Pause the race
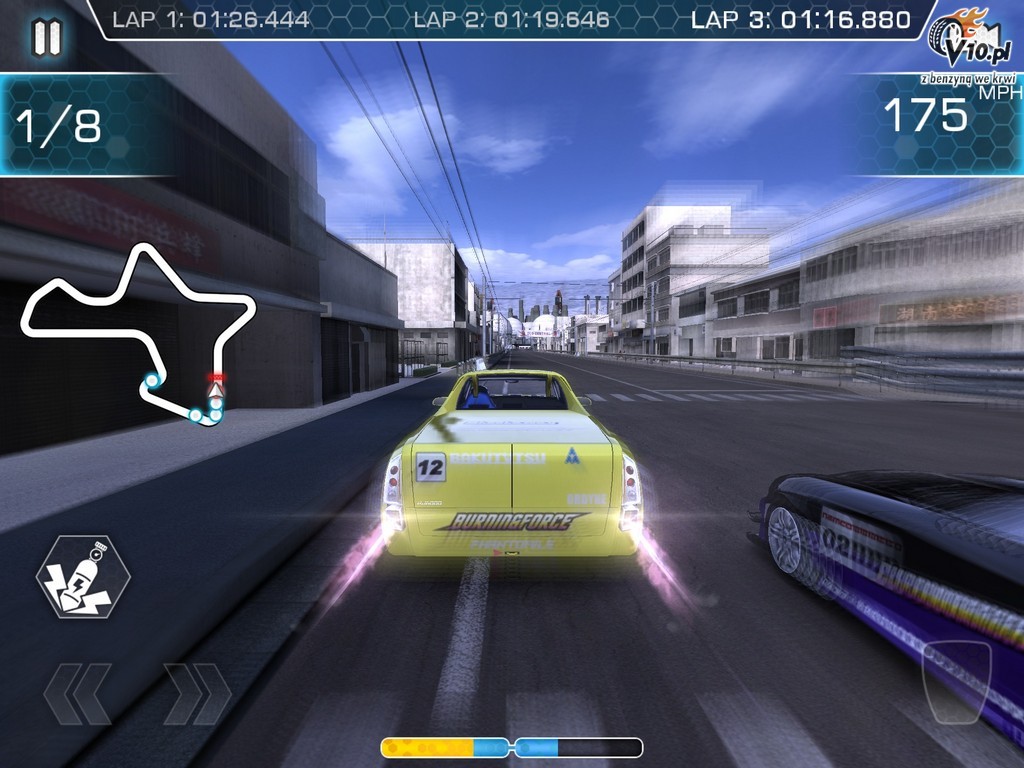Viewport: 1024px width, 768px height. 46,37
